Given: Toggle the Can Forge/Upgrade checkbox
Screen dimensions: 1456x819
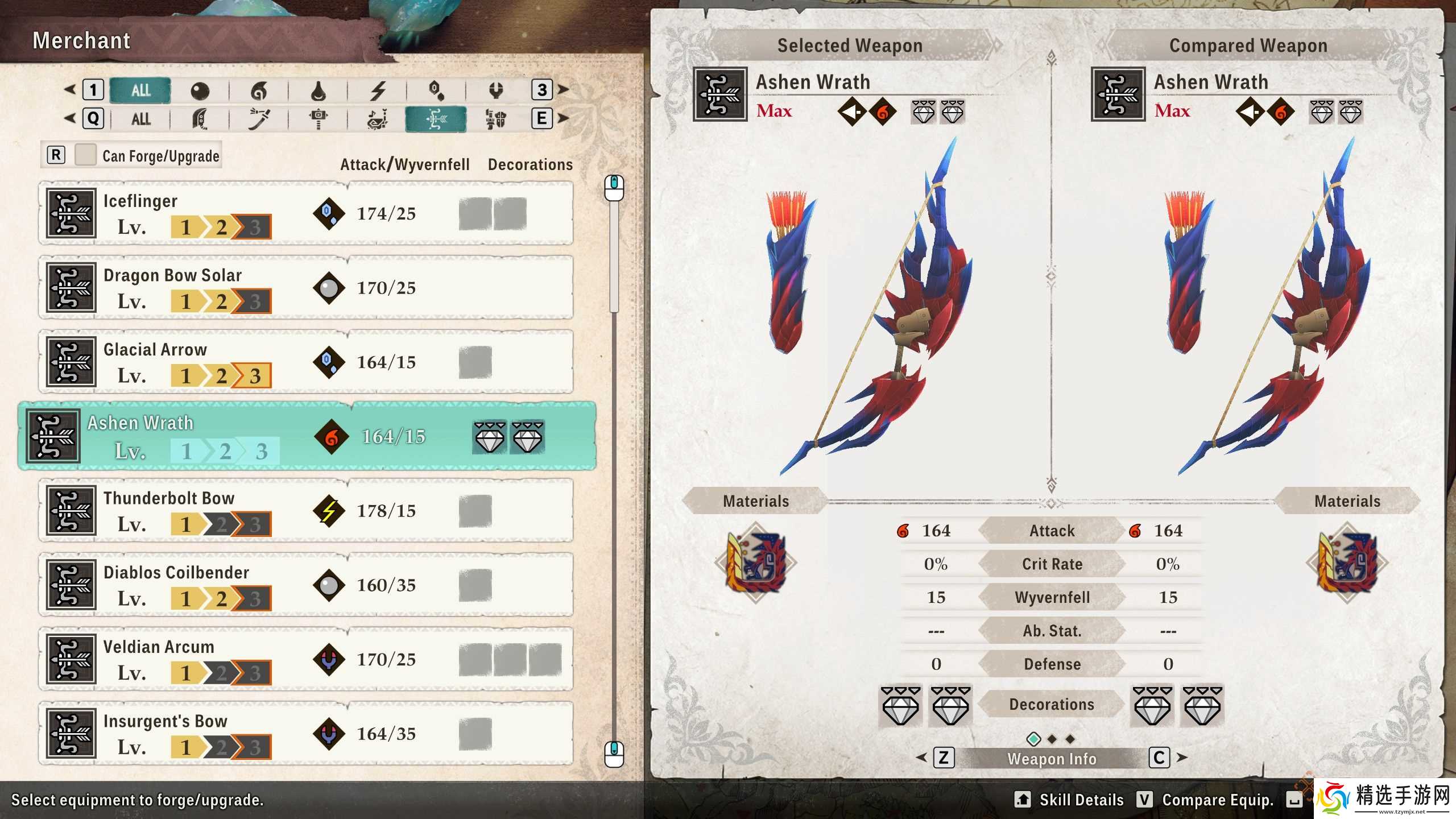Looking at the screenshot, I should pyautogui.click(x=85, y=154).
